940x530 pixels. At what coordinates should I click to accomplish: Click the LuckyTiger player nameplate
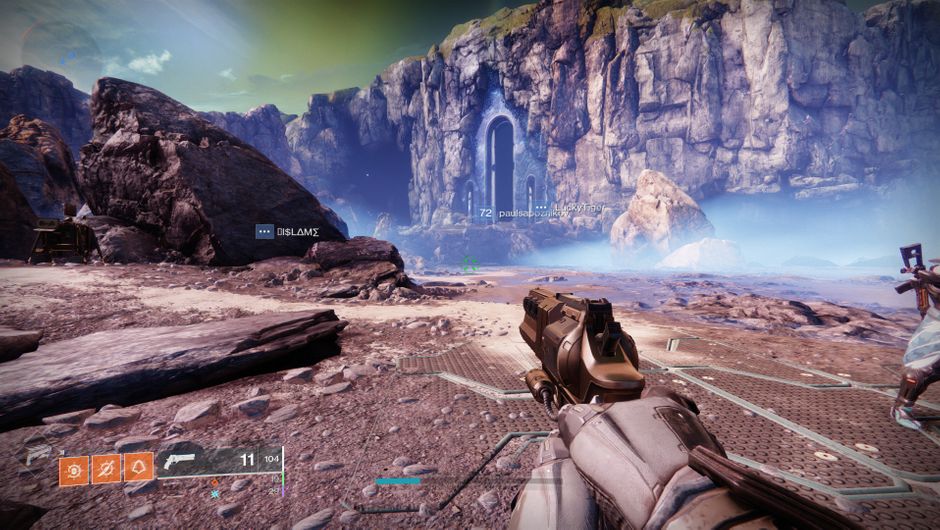(578, 207)
